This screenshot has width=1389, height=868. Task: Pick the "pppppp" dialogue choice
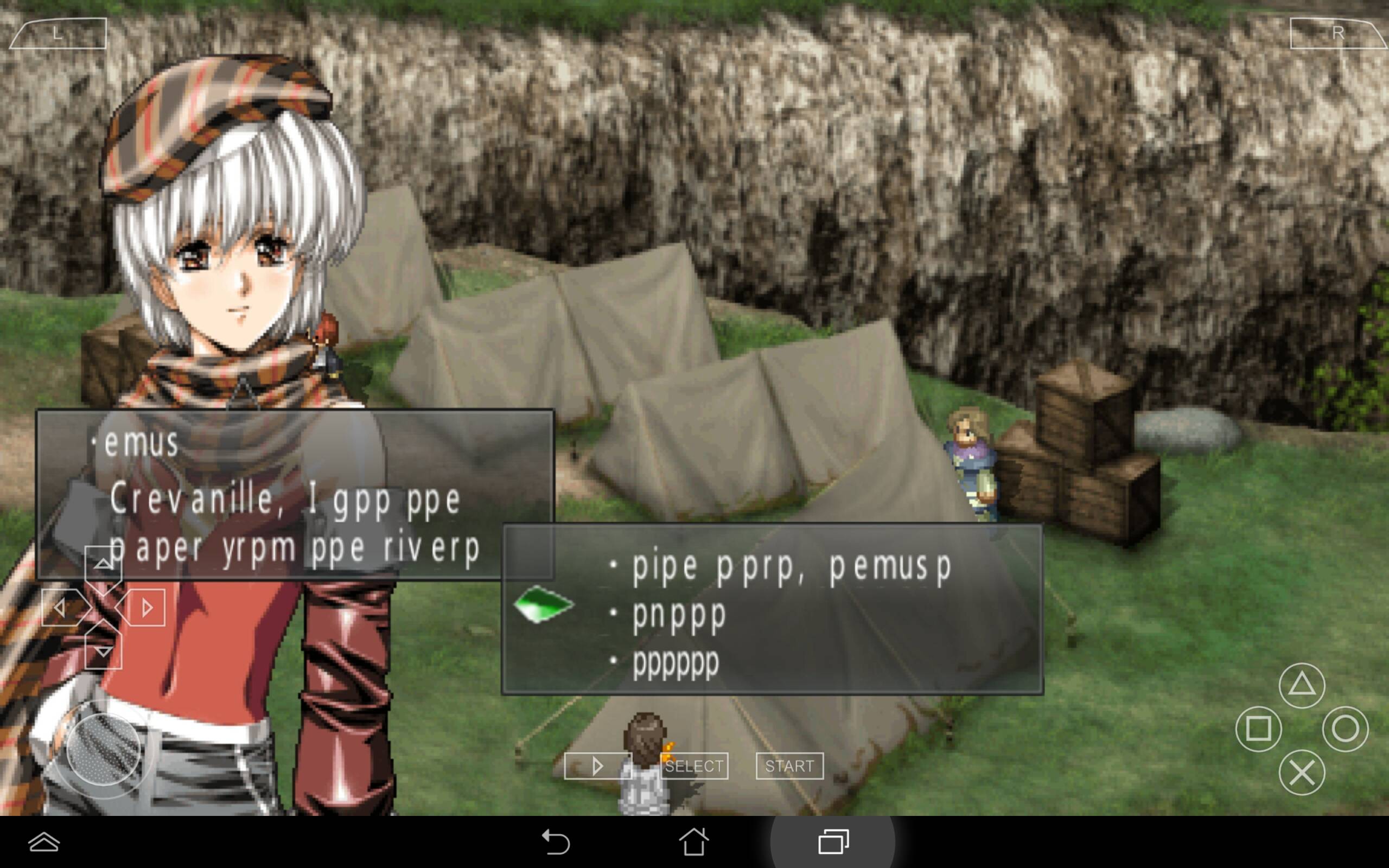coord(675,663)
